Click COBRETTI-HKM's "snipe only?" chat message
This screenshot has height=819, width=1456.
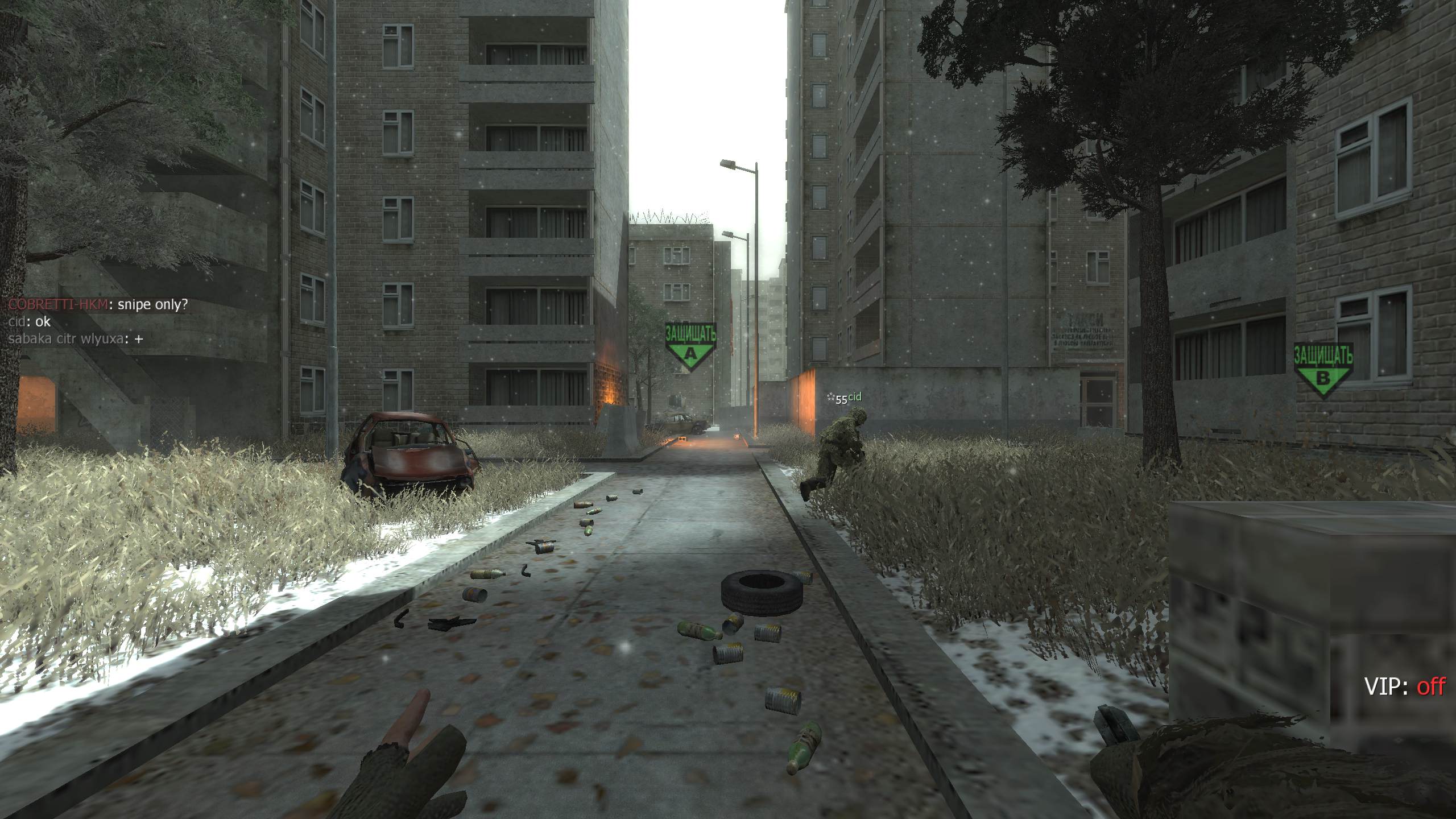97,305
